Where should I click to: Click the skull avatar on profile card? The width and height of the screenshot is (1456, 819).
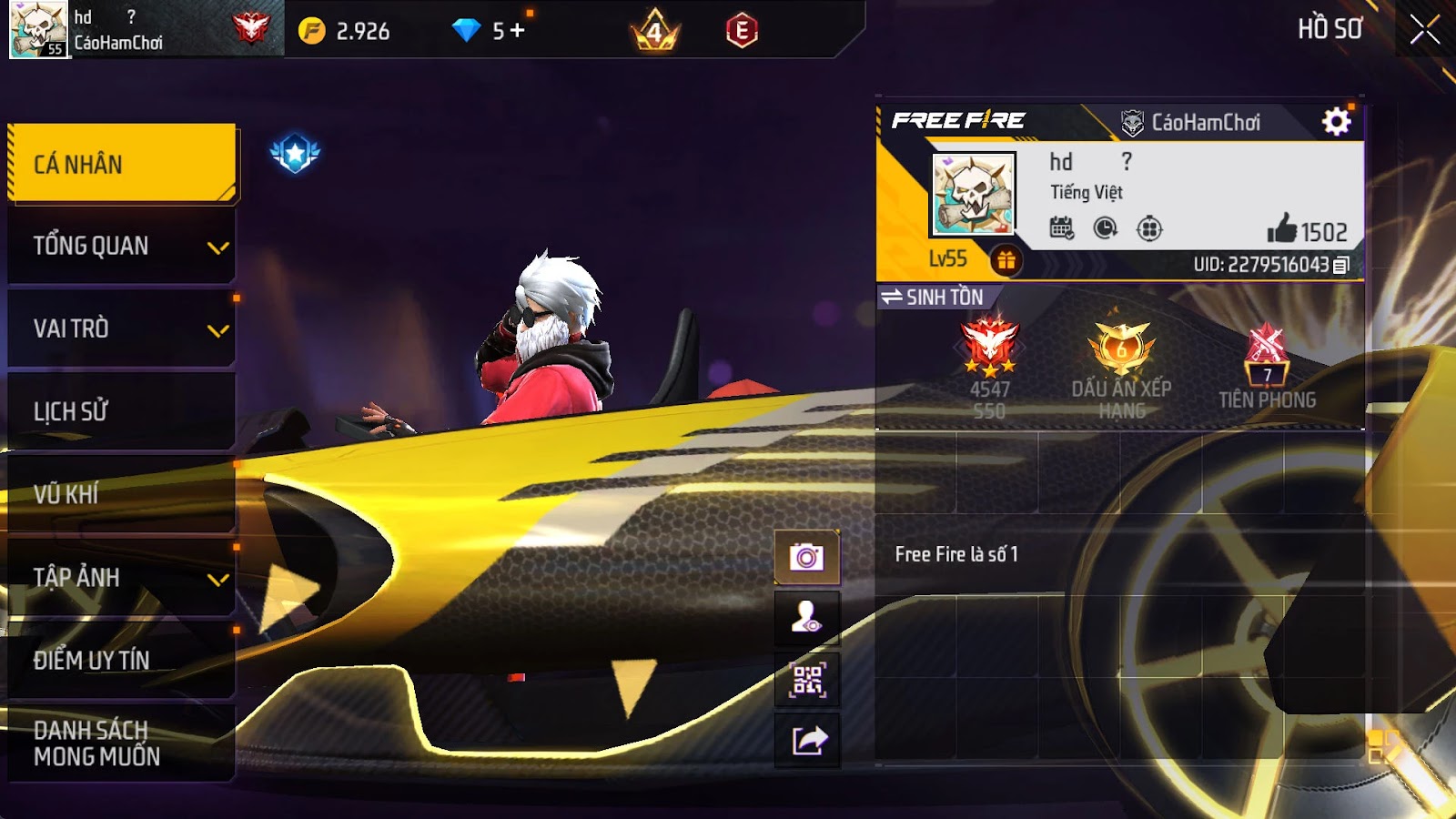click(972, 193)
